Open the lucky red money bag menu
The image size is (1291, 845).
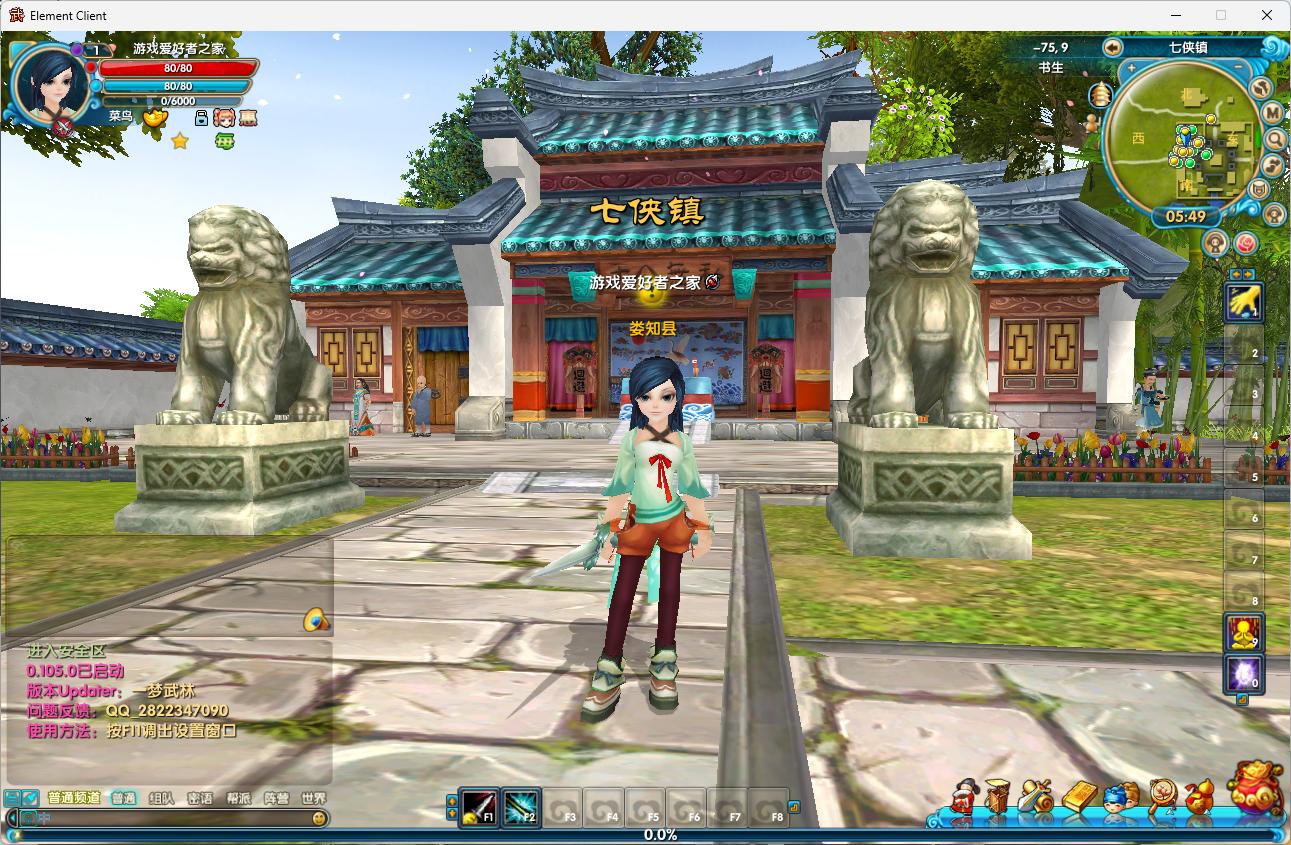[1255, 787]
